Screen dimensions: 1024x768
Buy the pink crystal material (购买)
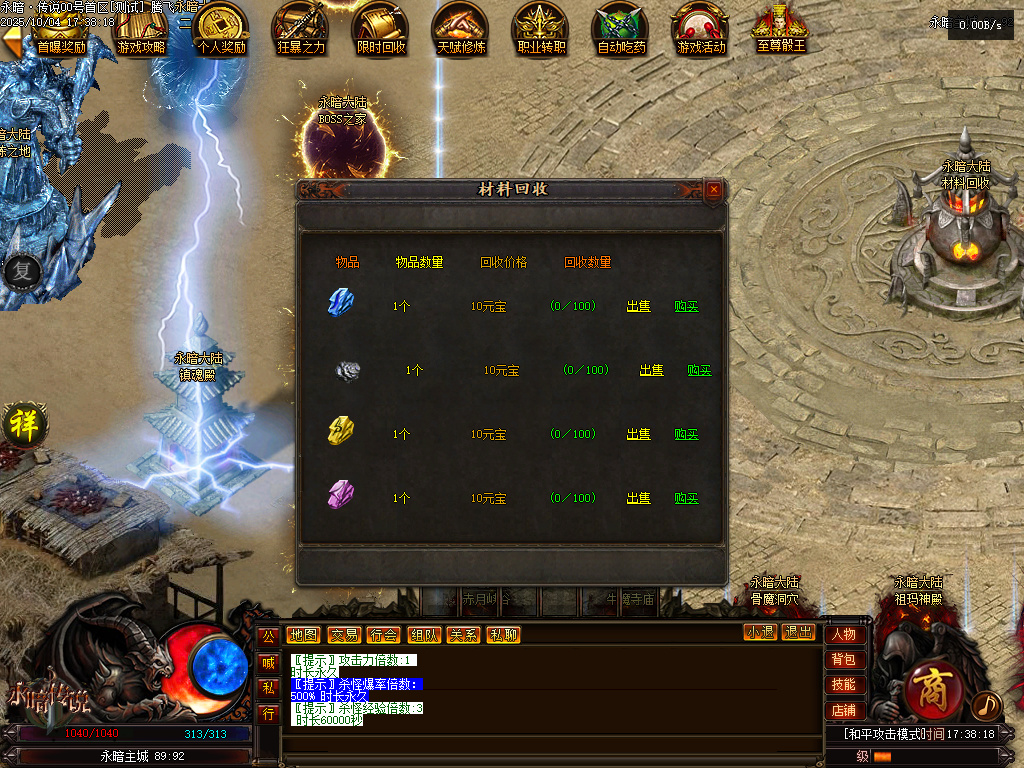click(686, 498)
